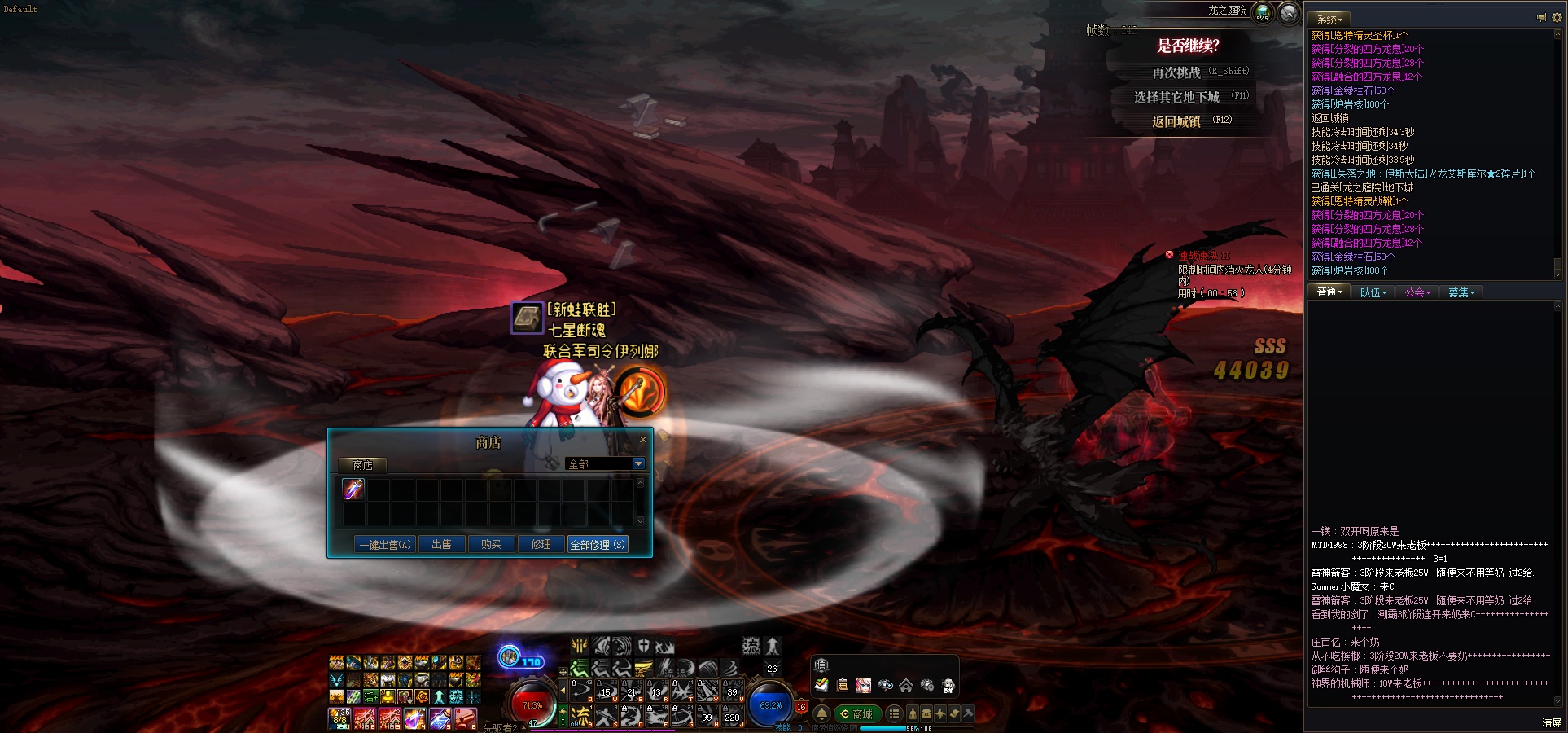
Task: Click the 清屏 clear chat button
Action: coord(1552,722)
